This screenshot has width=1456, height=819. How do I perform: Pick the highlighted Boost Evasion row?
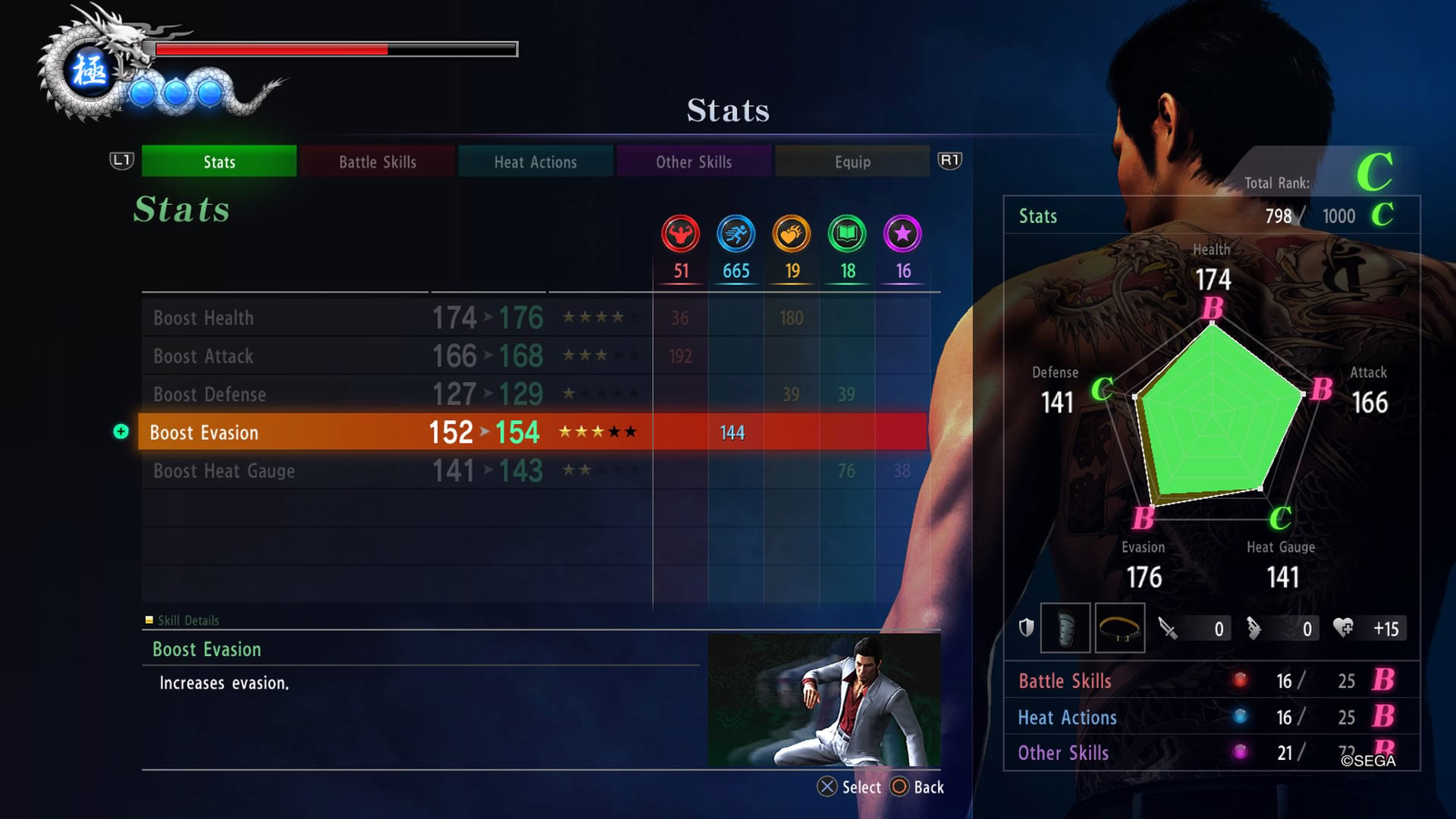[394, 432]
